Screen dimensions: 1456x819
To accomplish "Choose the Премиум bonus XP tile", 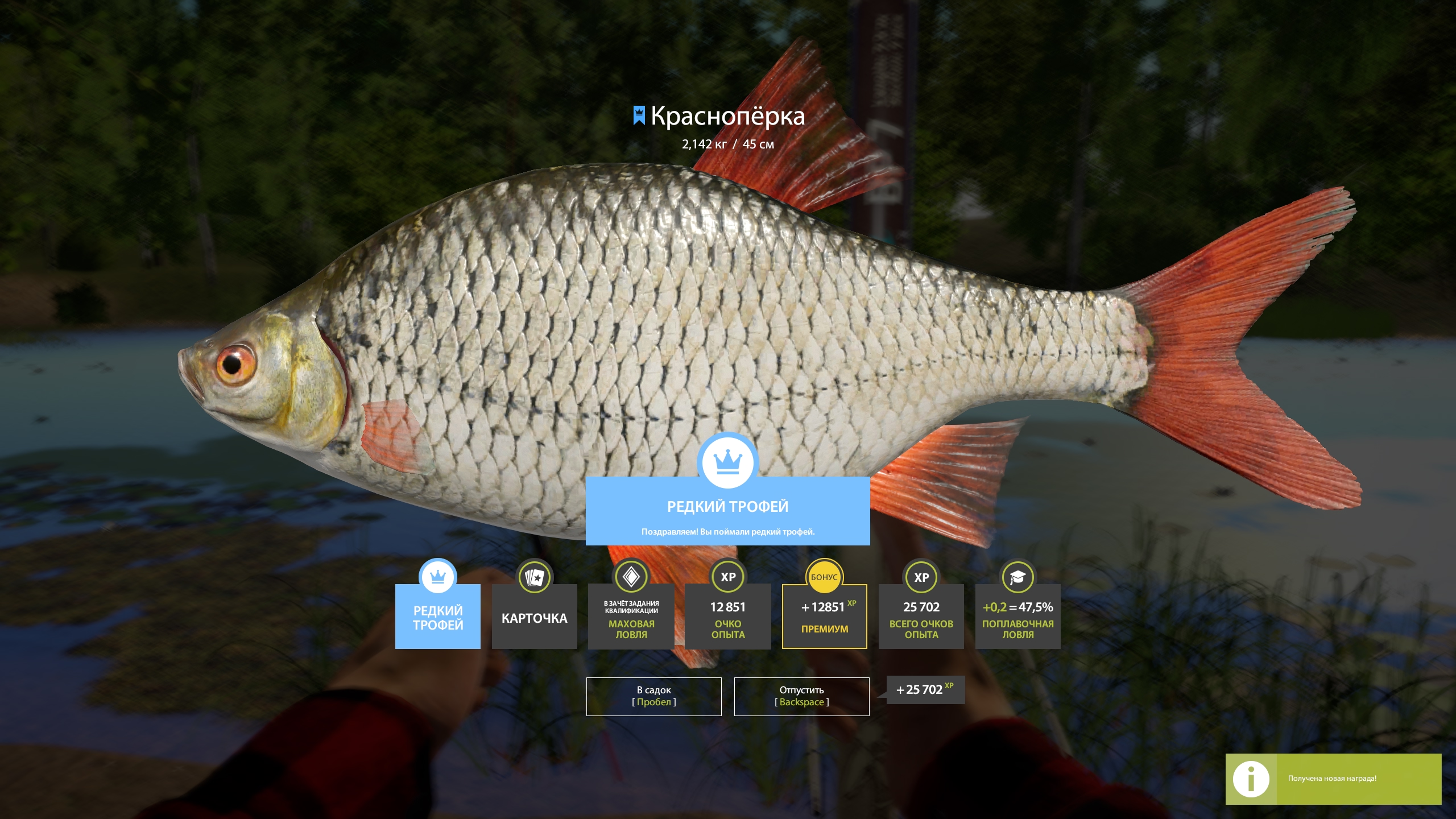I will (x=824, y=617).
